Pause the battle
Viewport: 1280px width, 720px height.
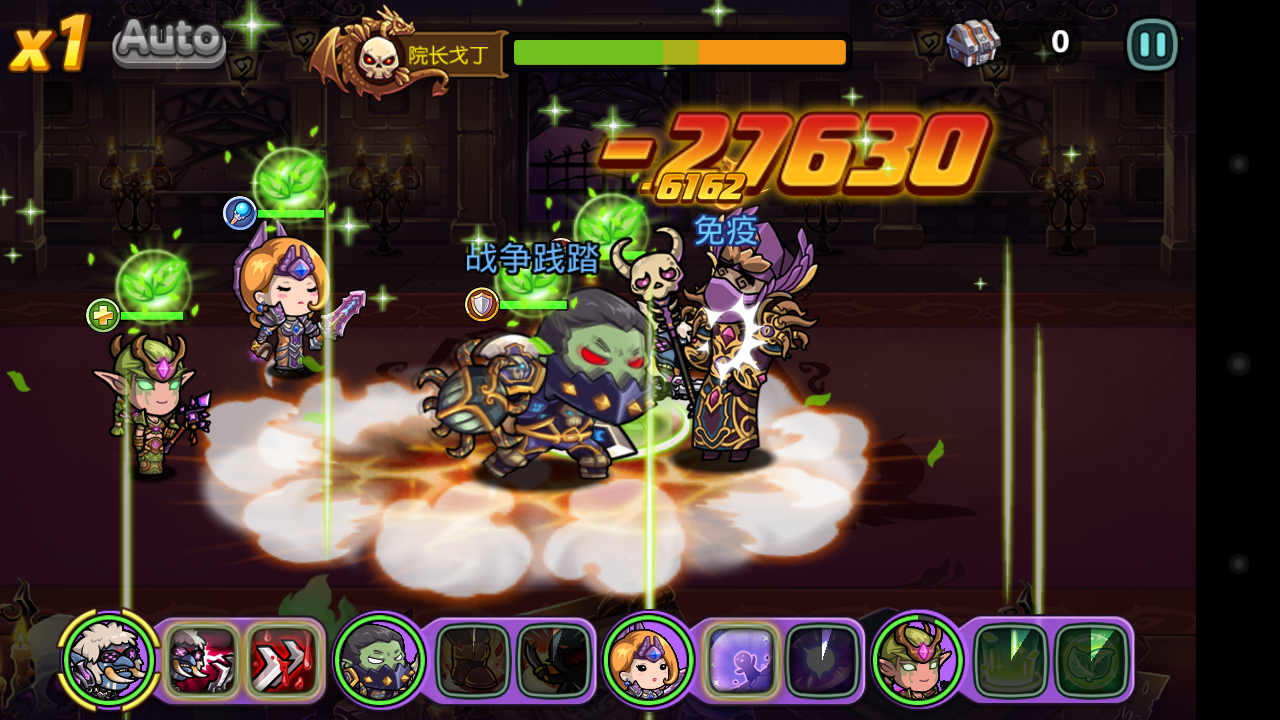[x=1152, y=45]
